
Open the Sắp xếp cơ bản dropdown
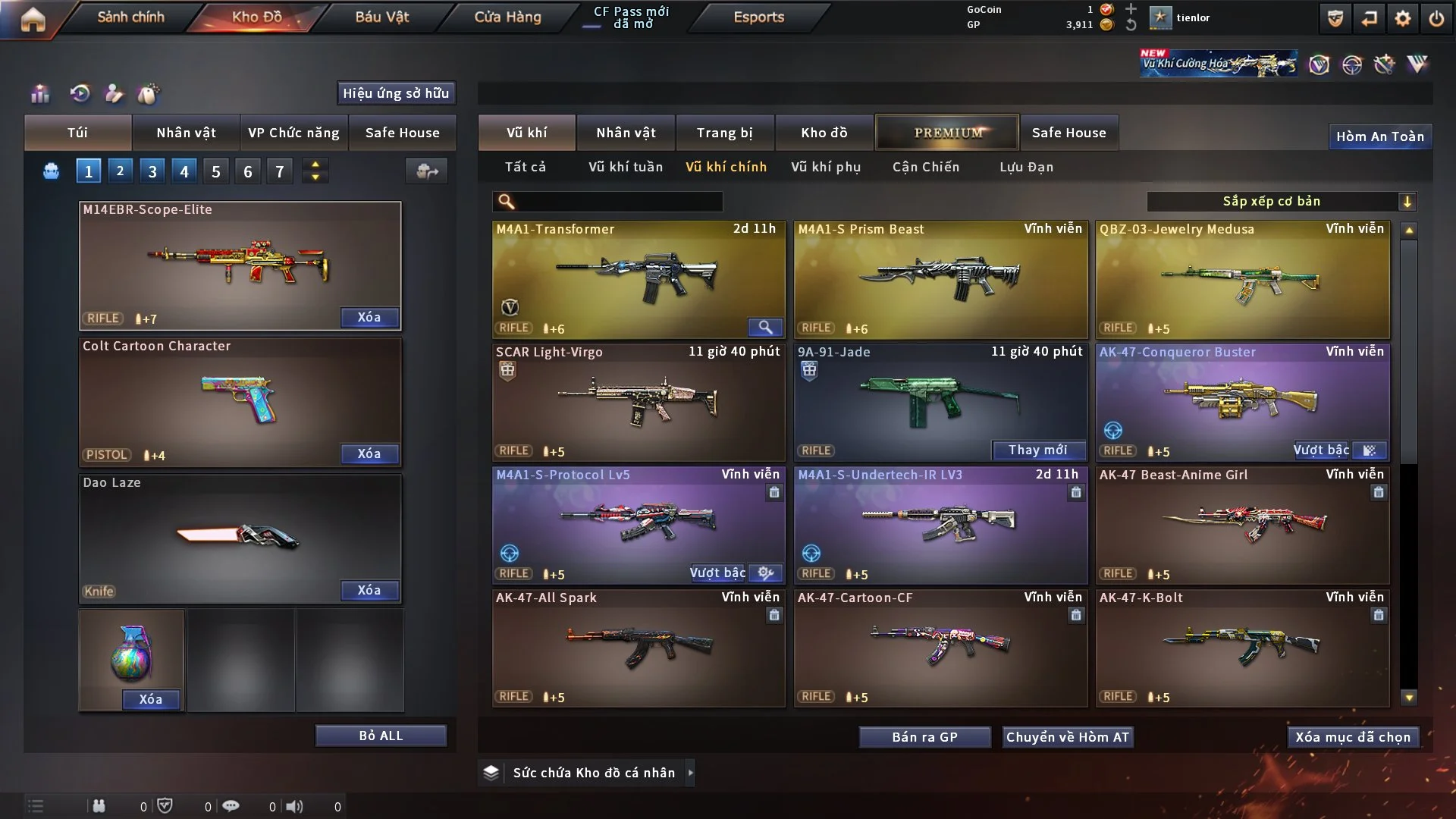[x=1281, y=201]
